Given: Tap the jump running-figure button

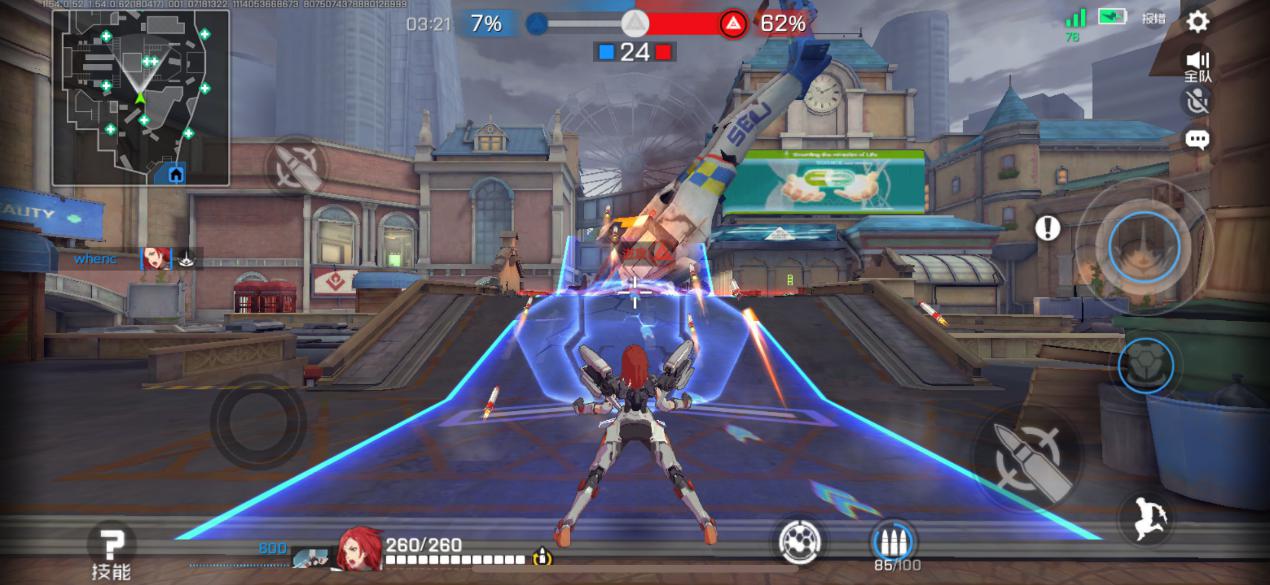Looking at the screenshot, I should click(x=1146, y=518).
